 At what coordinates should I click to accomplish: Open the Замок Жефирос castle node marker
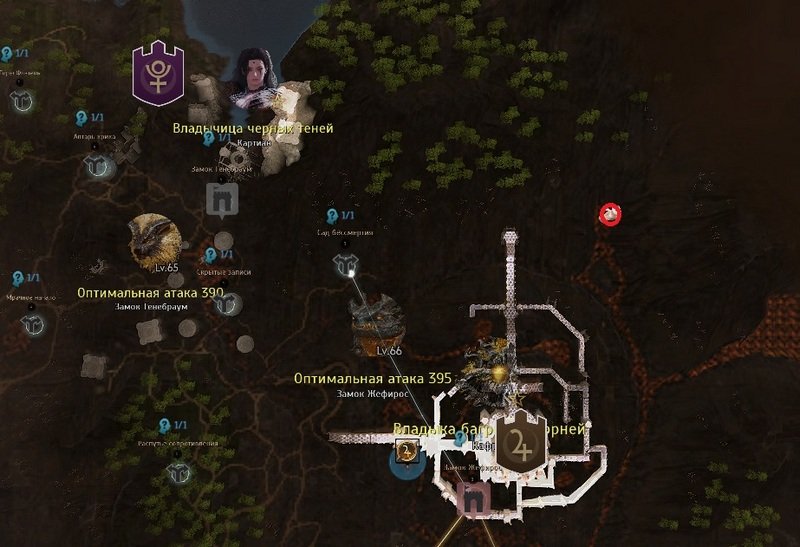pyautogui.click(x=471, y=497)
